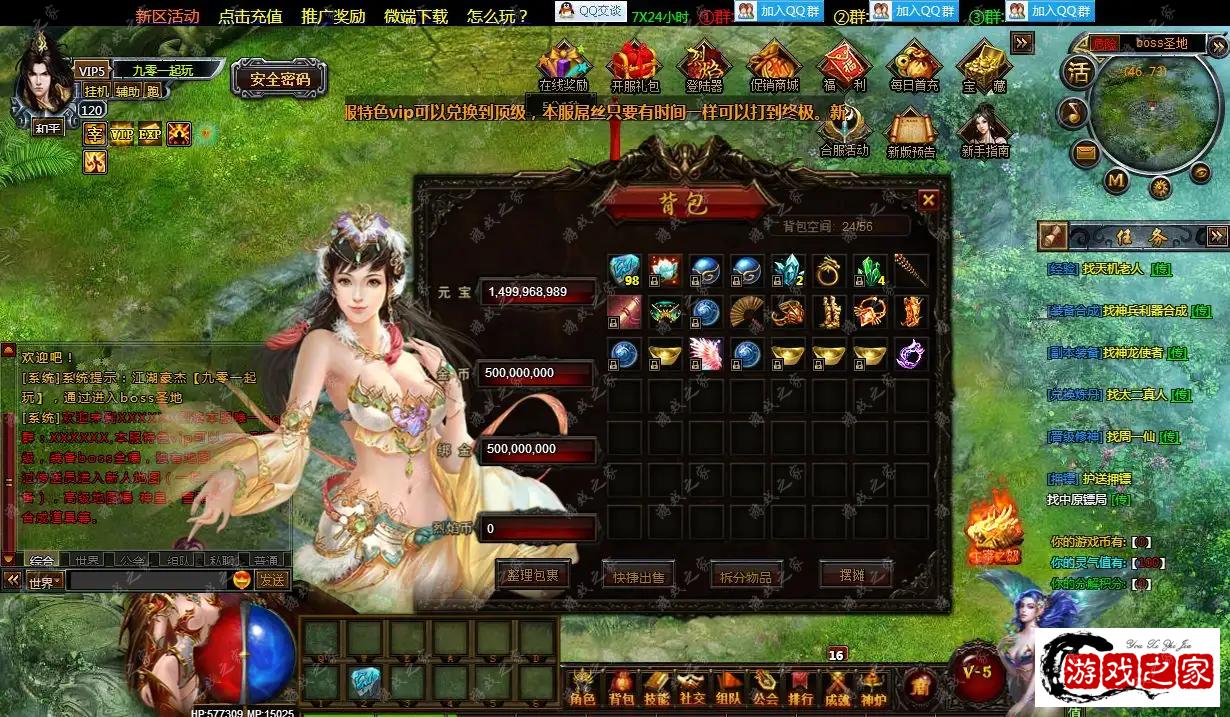Screen dimensions: 1230x717
Task: Open the 新手指南 beginner guide icon
Action: point(984,132)
